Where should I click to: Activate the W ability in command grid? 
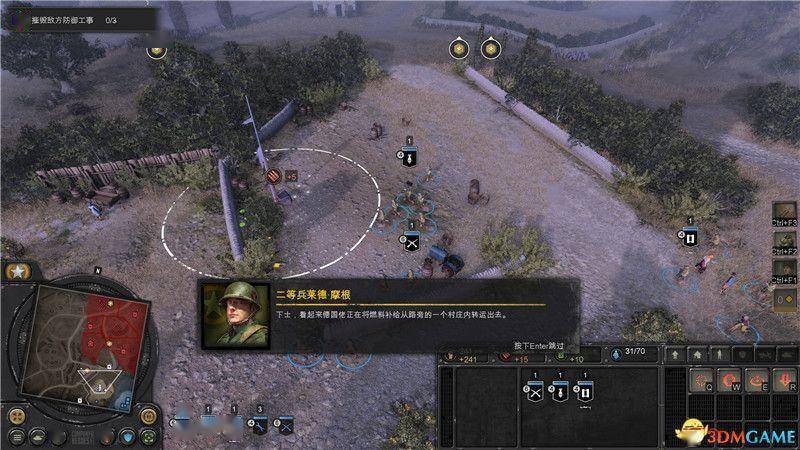[x=730, y=377]
